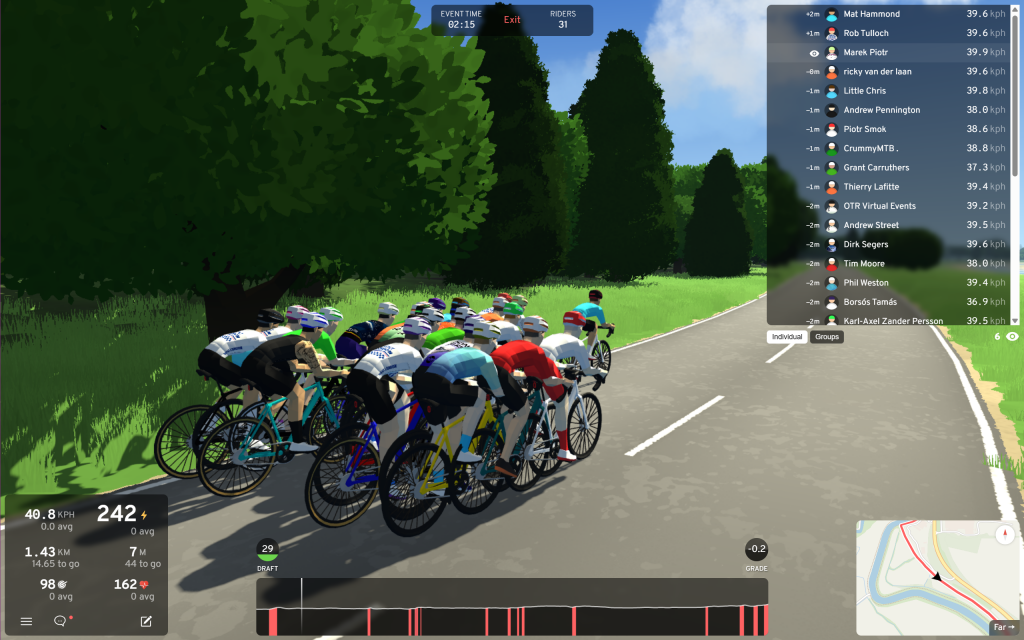The width and height of the screenshot is (1024, 640).
Task: Select rider Mat Hammond in list
Action: point(890,14)
